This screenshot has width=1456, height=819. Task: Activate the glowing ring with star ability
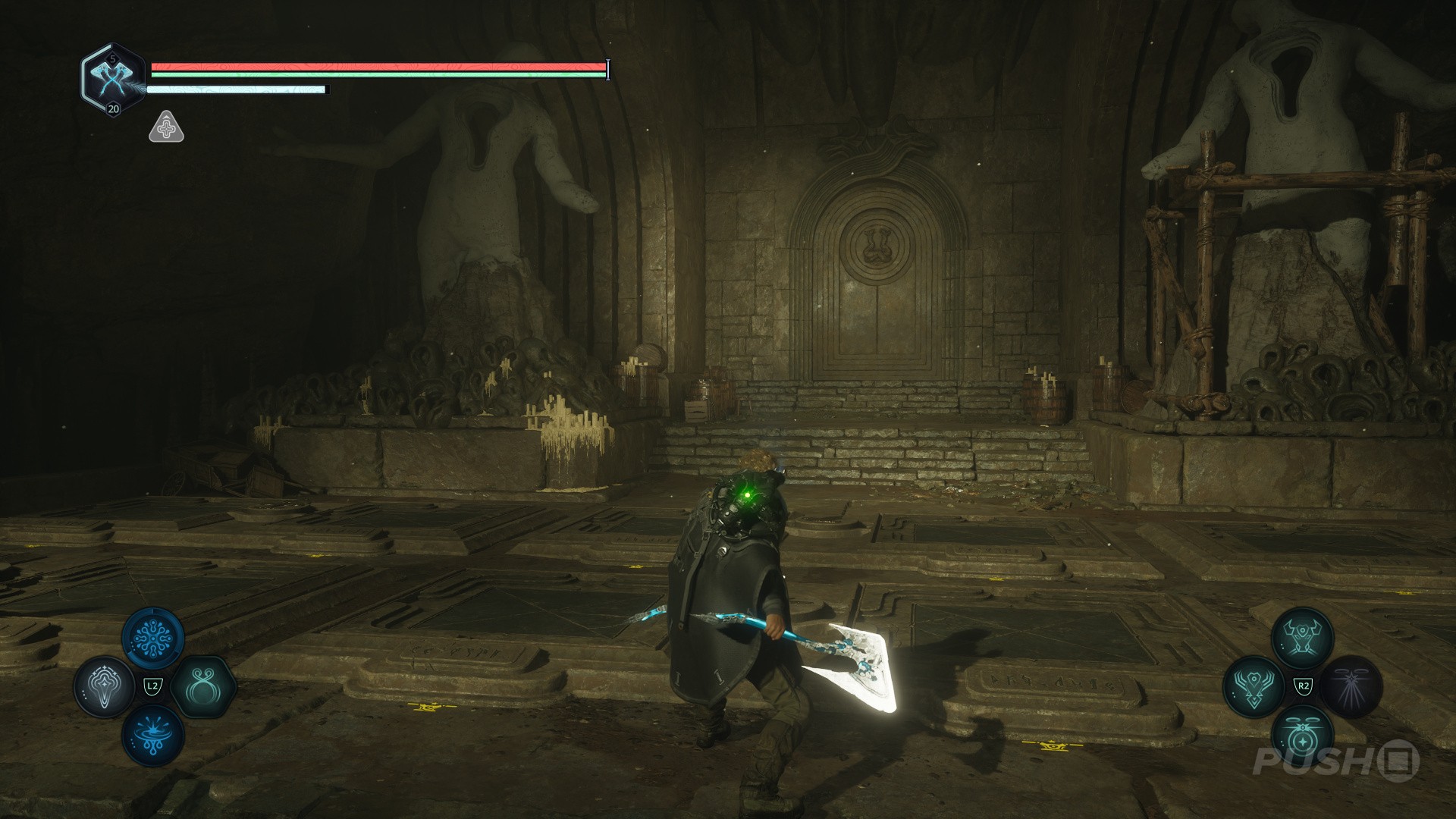[1302, 736]
